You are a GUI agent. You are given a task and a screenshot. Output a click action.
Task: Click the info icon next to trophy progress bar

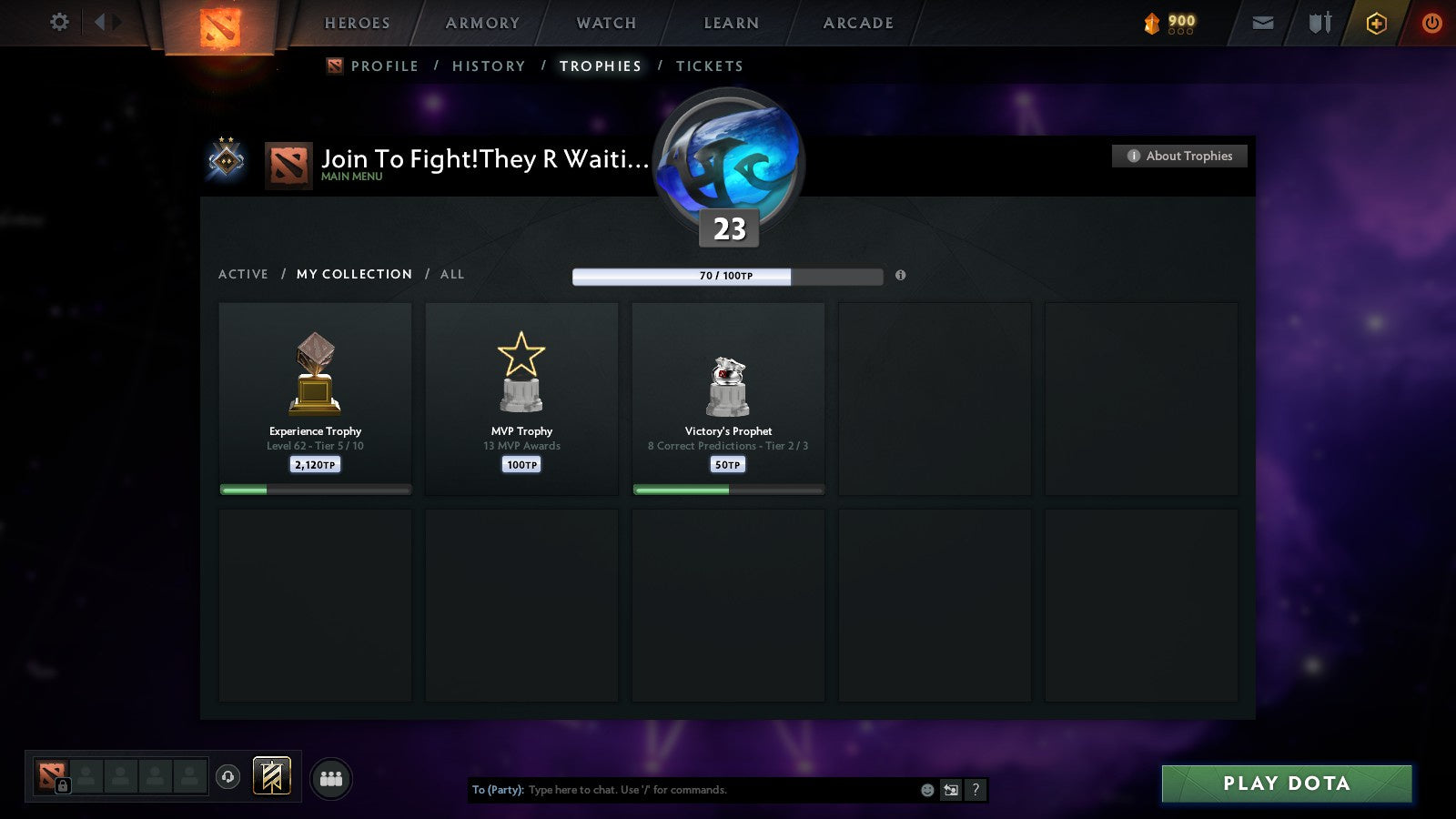click(x=901, y=277)
